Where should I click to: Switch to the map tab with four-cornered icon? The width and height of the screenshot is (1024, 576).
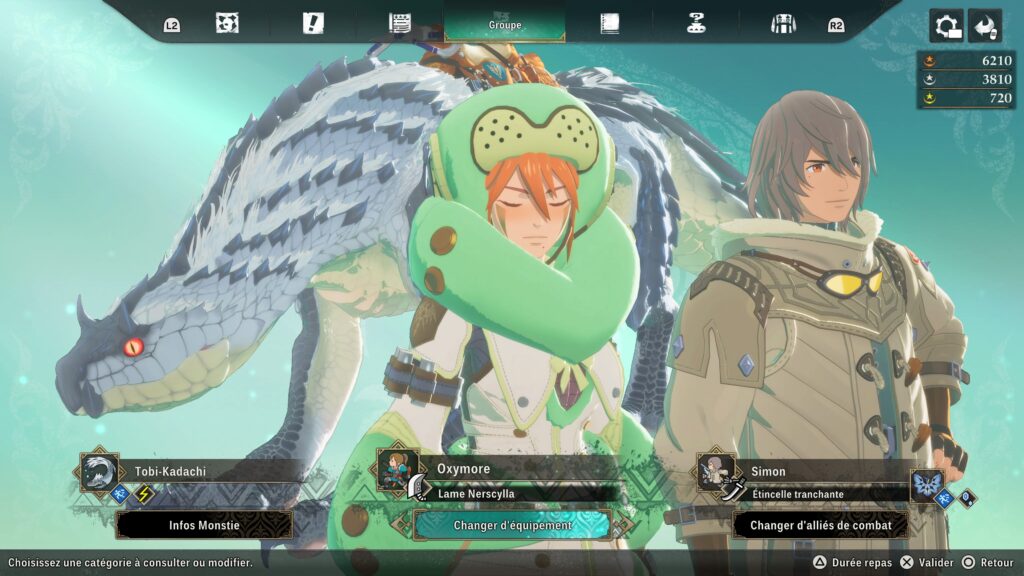click(x=227, y=24)
